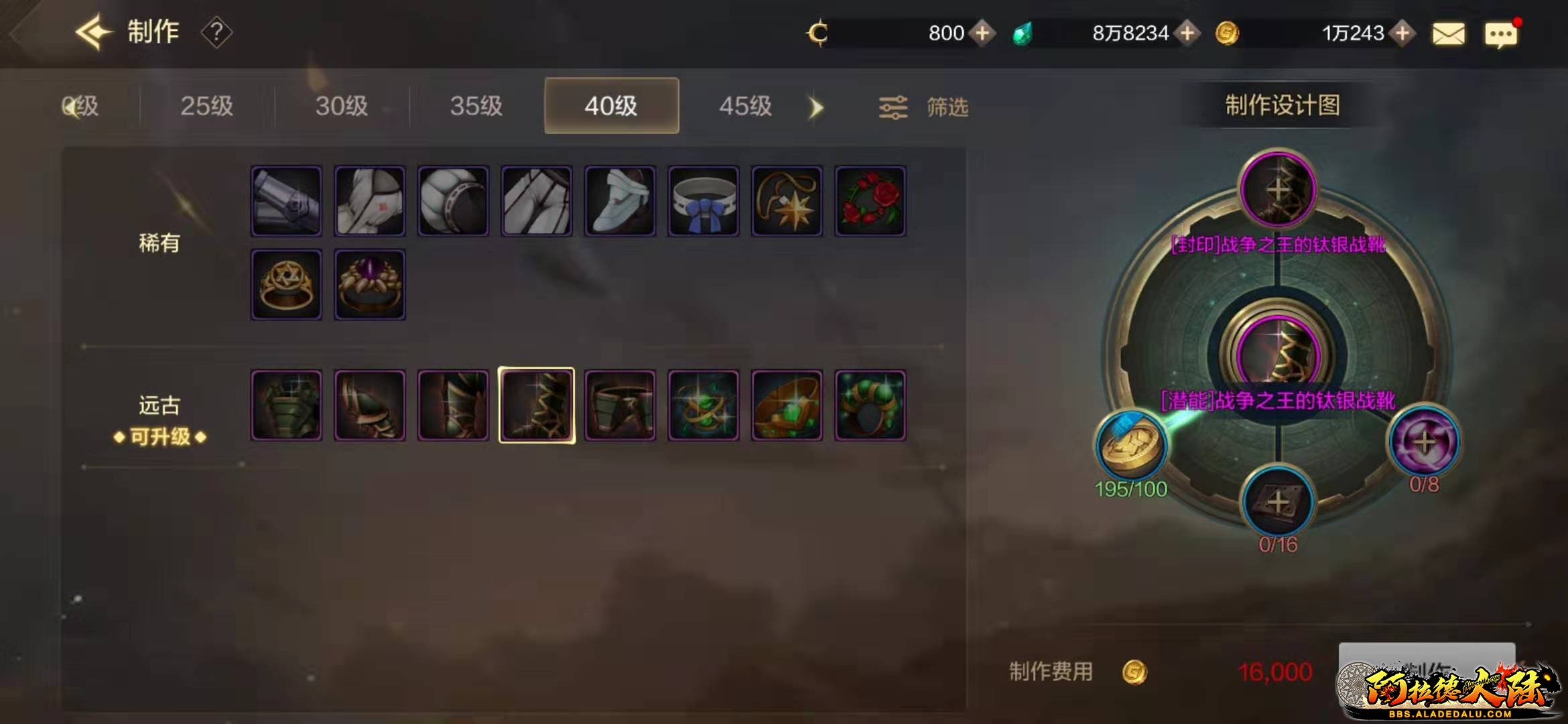Open the chat bubble with red dot

point(1500,34)
